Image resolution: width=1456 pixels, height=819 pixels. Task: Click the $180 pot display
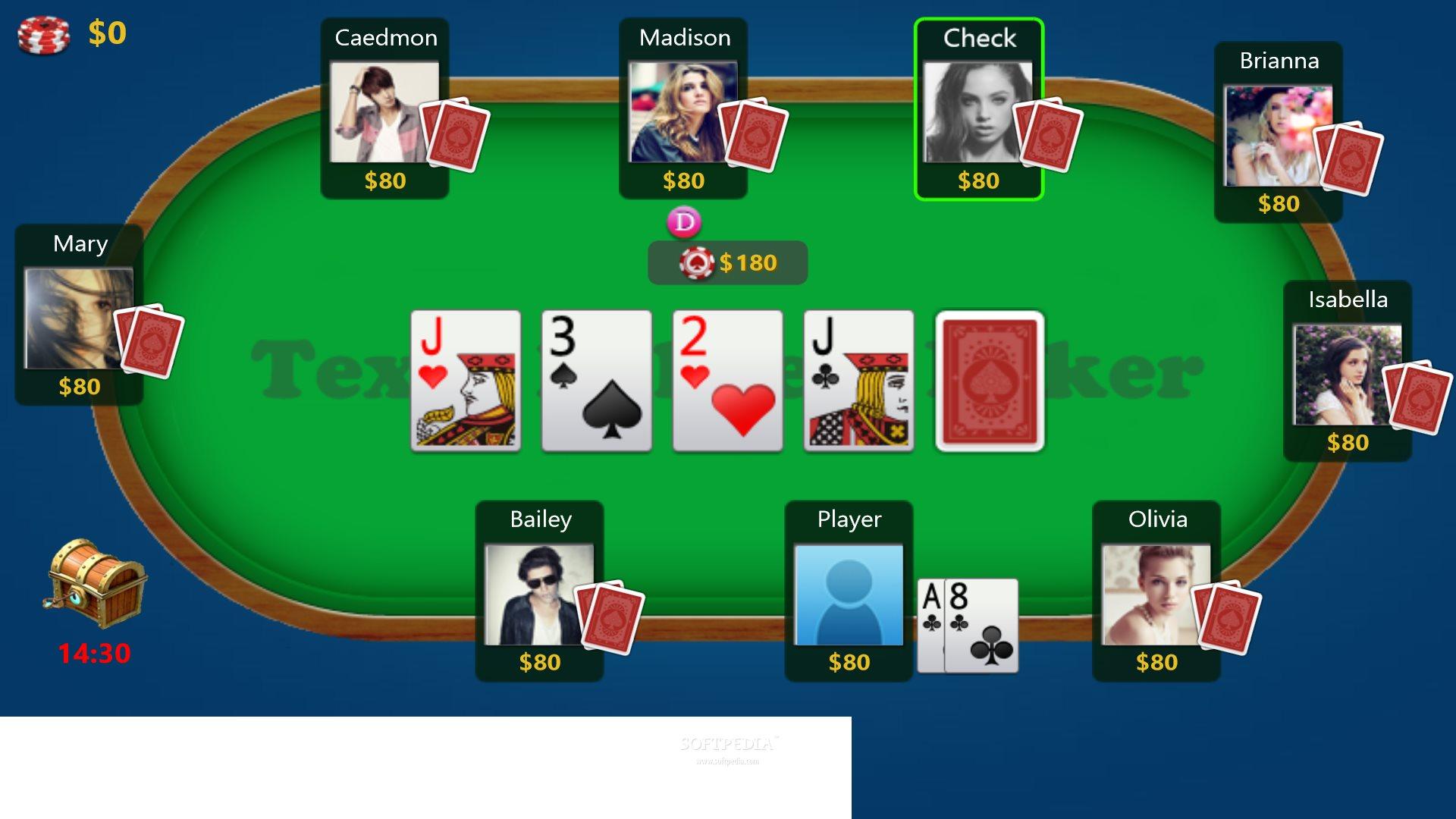pyautogui.click(x=727, y=263)
